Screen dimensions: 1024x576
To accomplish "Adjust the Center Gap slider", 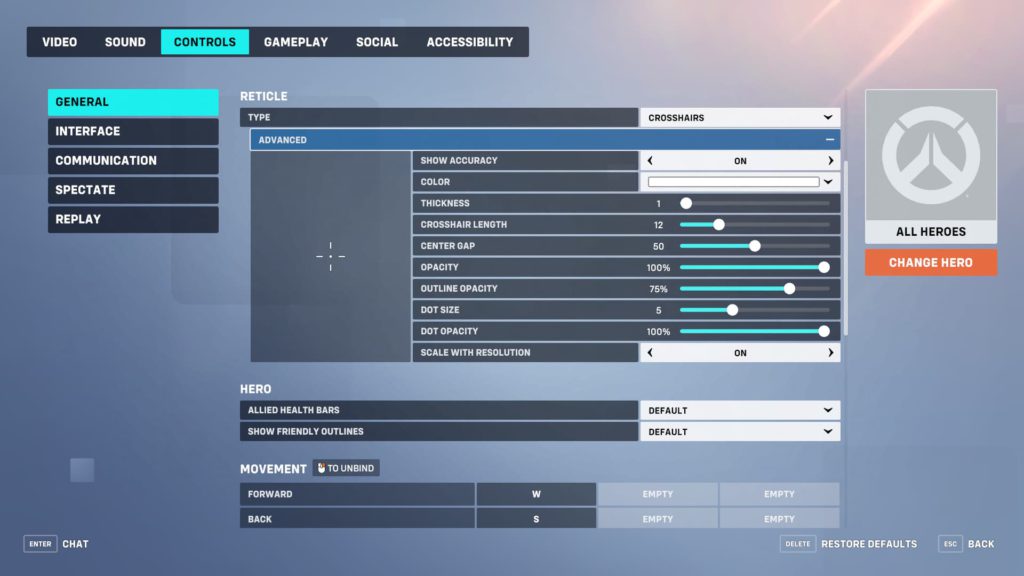I will point(755,246).
